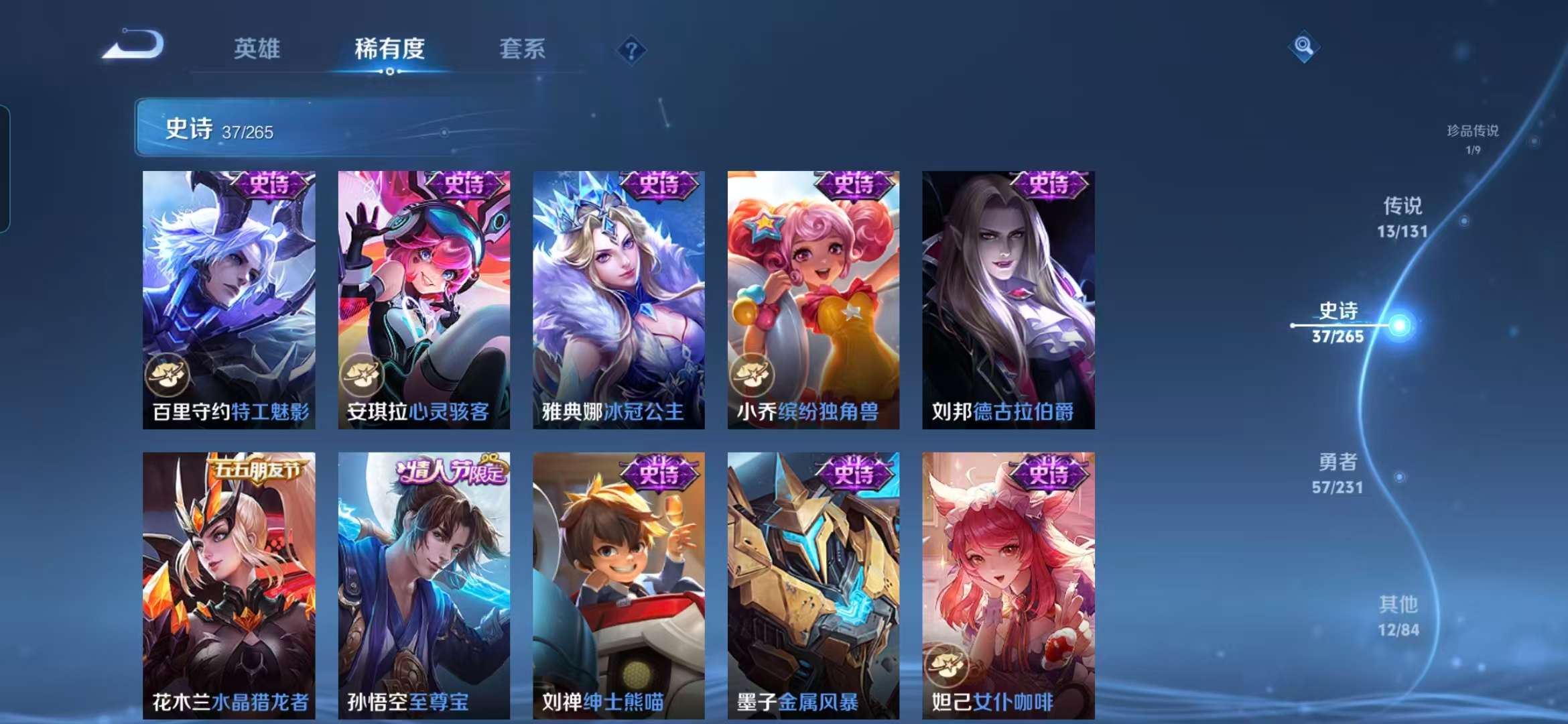Image resolution: width=1568 pixels, height=724 pixels.
Task: Open skin search with the magnifier icon
Action: (x=1305, y=47)
